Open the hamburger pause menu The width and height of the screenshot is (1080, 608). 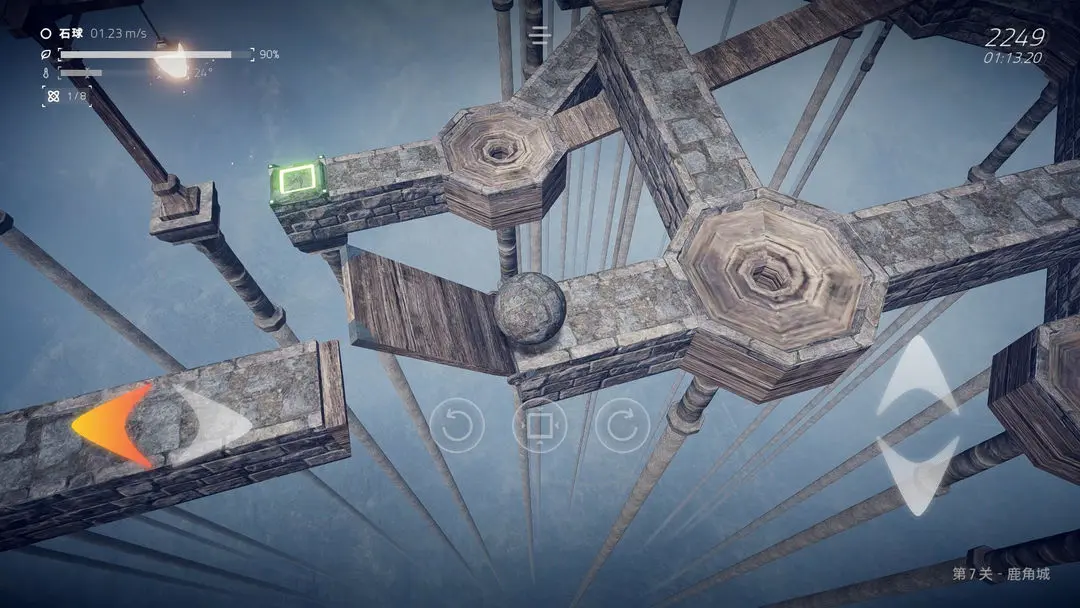tap(540, 36)
